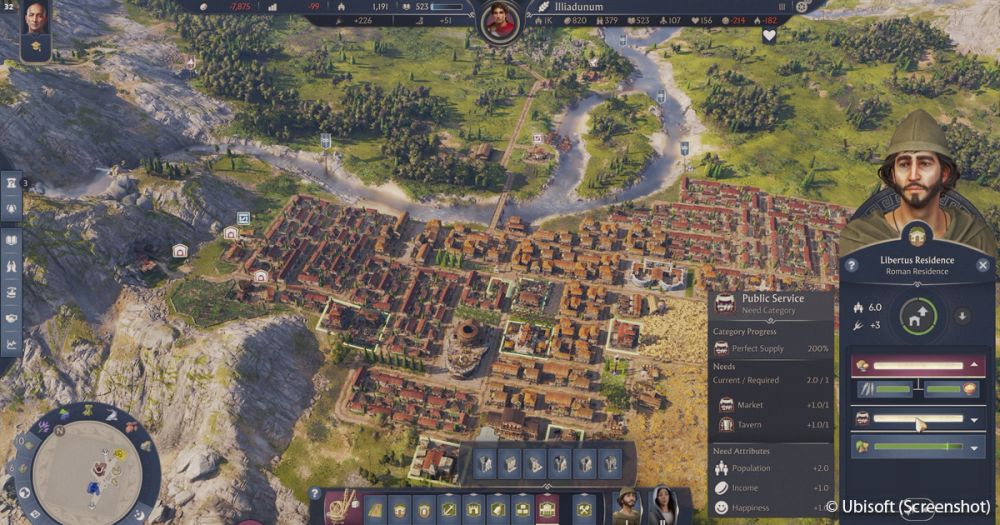
Task: Open settings gear at top right
Action: 801,6
